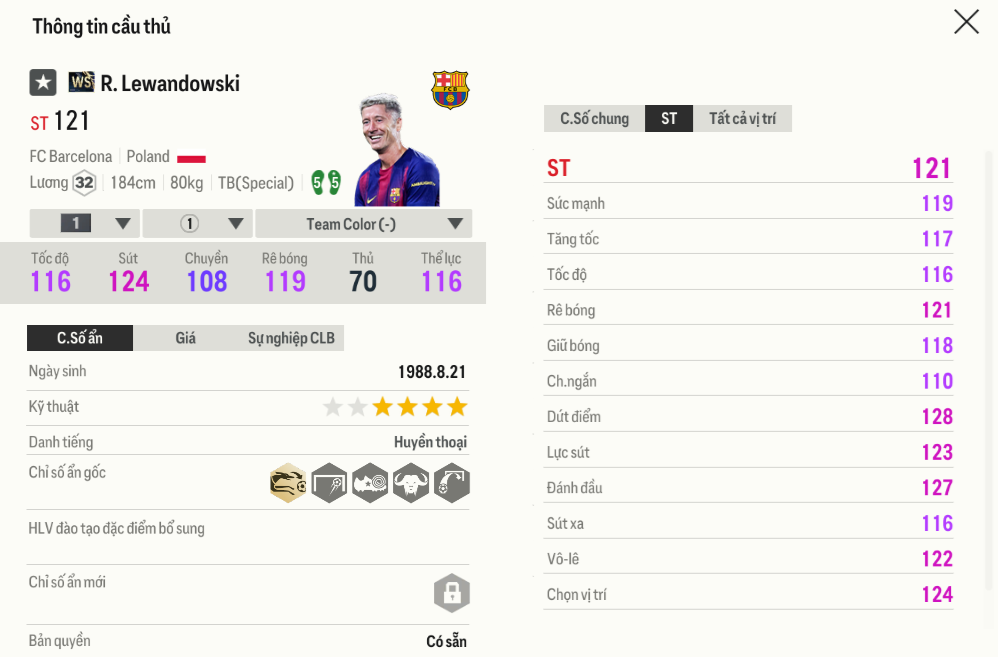The height and width of the screenshot is (657, 998).
Task: Click the FC Barcelona club crest
Action: (x=450, y=90)
